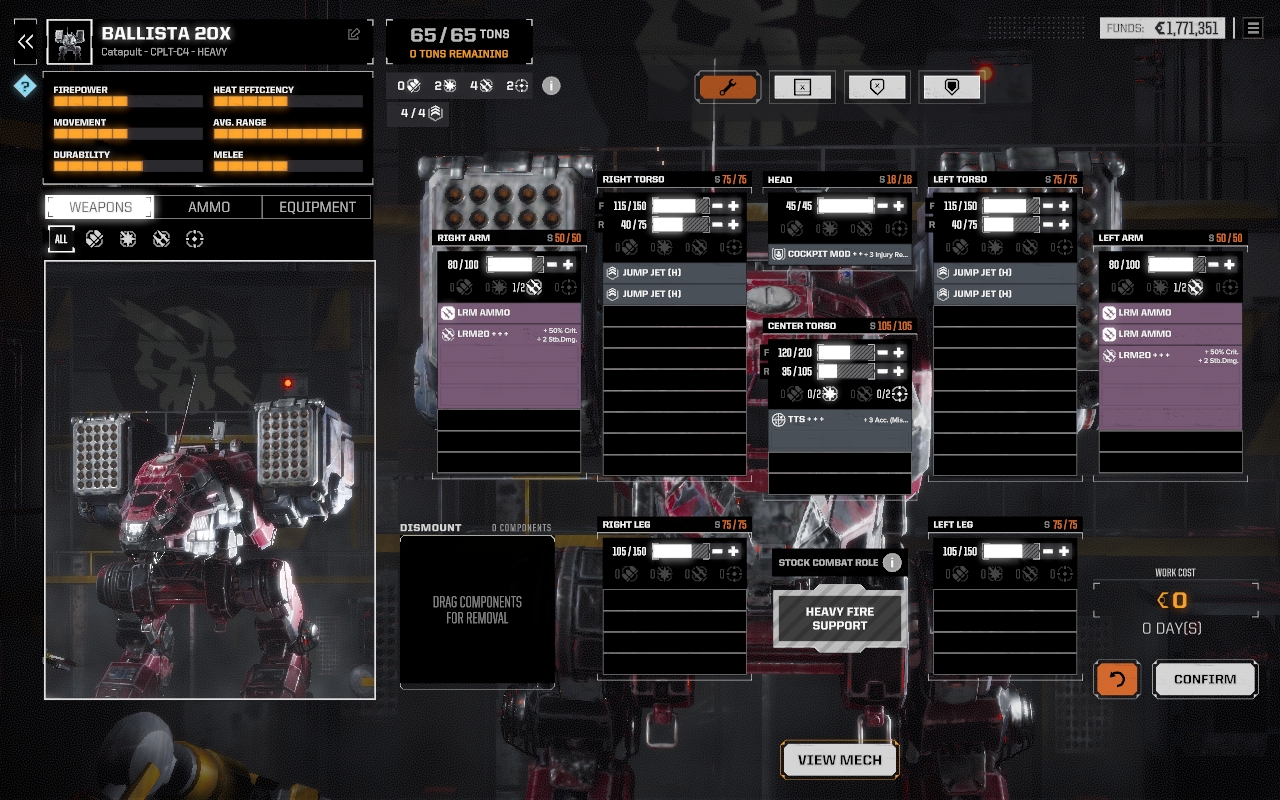Show hardpoint info via the tonnage info icon
1280x800 pixels.
551,86
